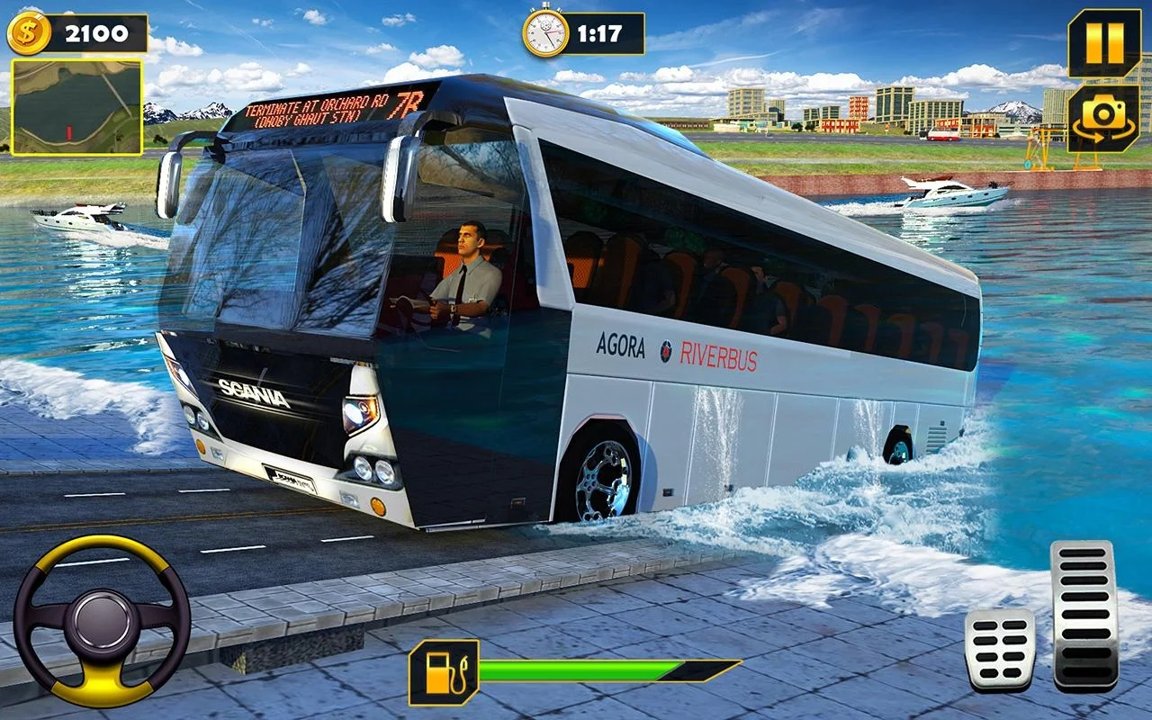Switch camera view with the camera icon
The image size is (1152, 720).
[1103, 118]
